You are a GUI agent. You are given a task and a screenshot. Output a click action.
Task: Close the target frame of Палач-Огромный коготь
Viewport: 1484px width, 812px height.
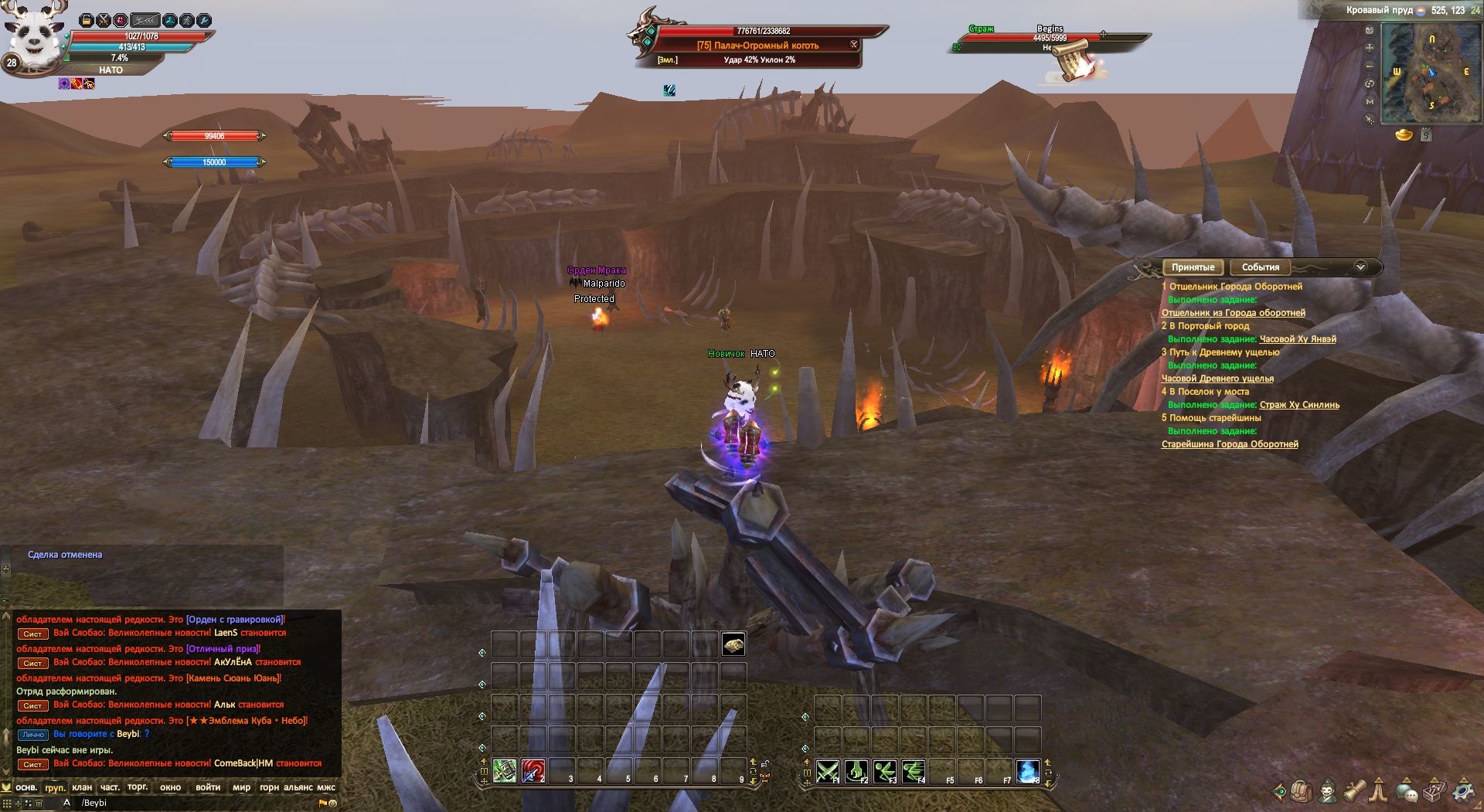coord(854,44)
